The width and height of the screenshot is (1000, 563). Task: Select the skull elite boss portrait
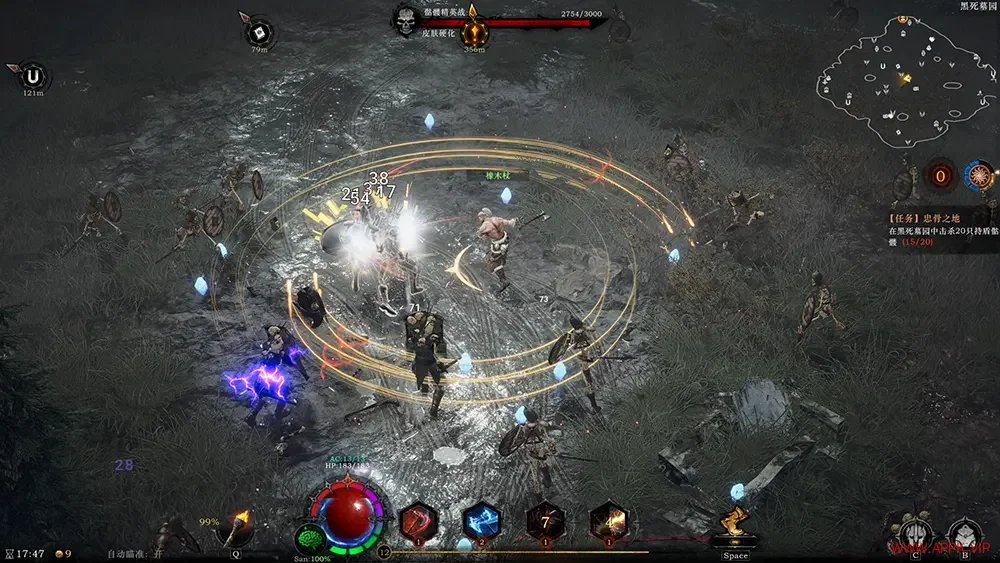tap(405, 21)
